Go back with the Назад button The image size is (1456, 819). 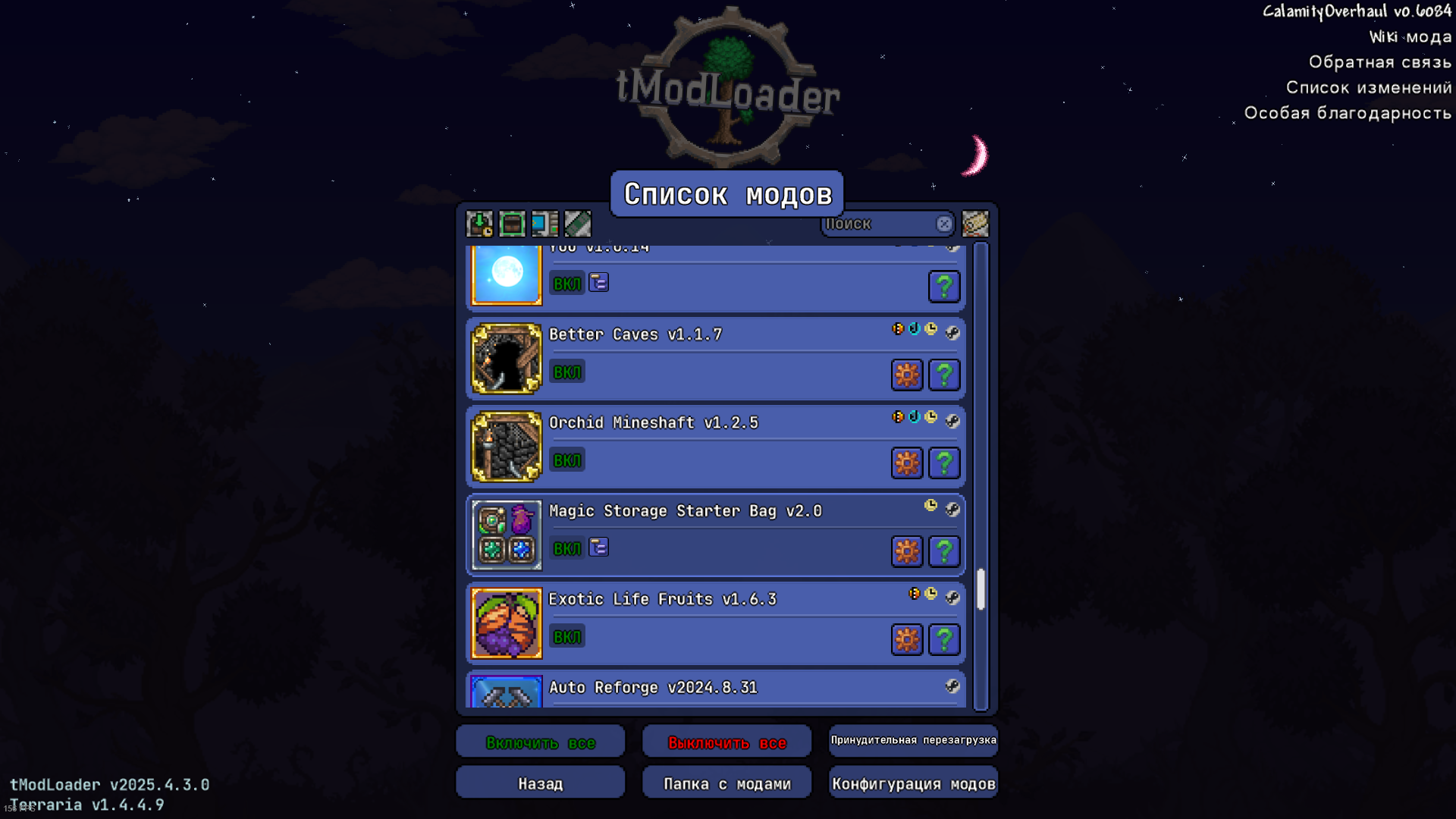click(x=540, y=783)
